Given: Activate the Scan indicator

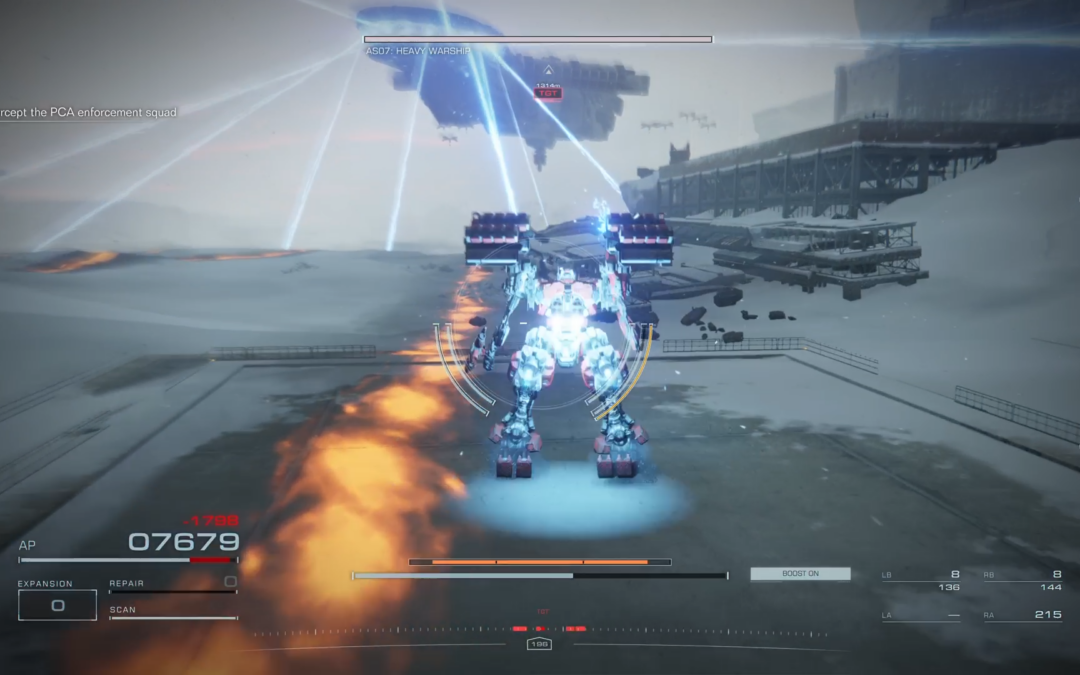Looking at the screenshot, I should click(x=172, y=613).
